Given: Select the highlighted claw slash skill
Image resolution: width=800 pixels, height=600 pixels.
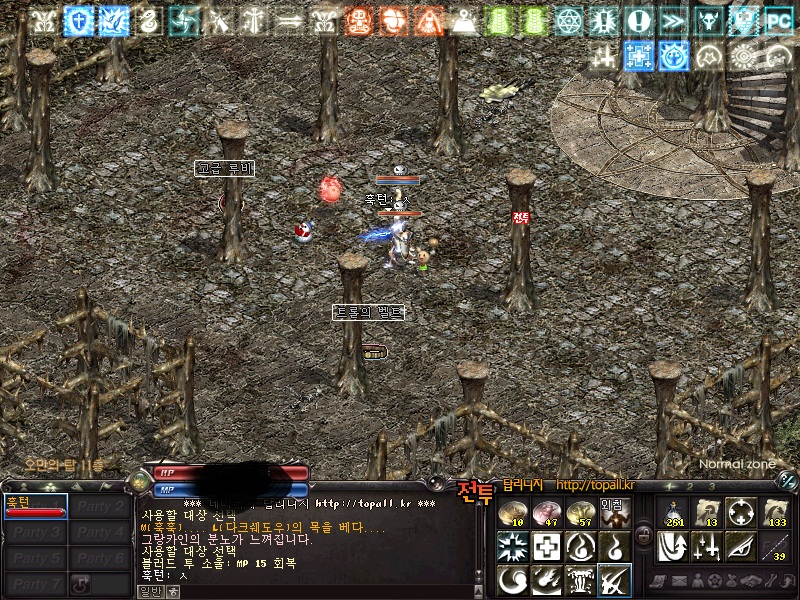Looking at the screenshot, I should click(x=612, y=579).
